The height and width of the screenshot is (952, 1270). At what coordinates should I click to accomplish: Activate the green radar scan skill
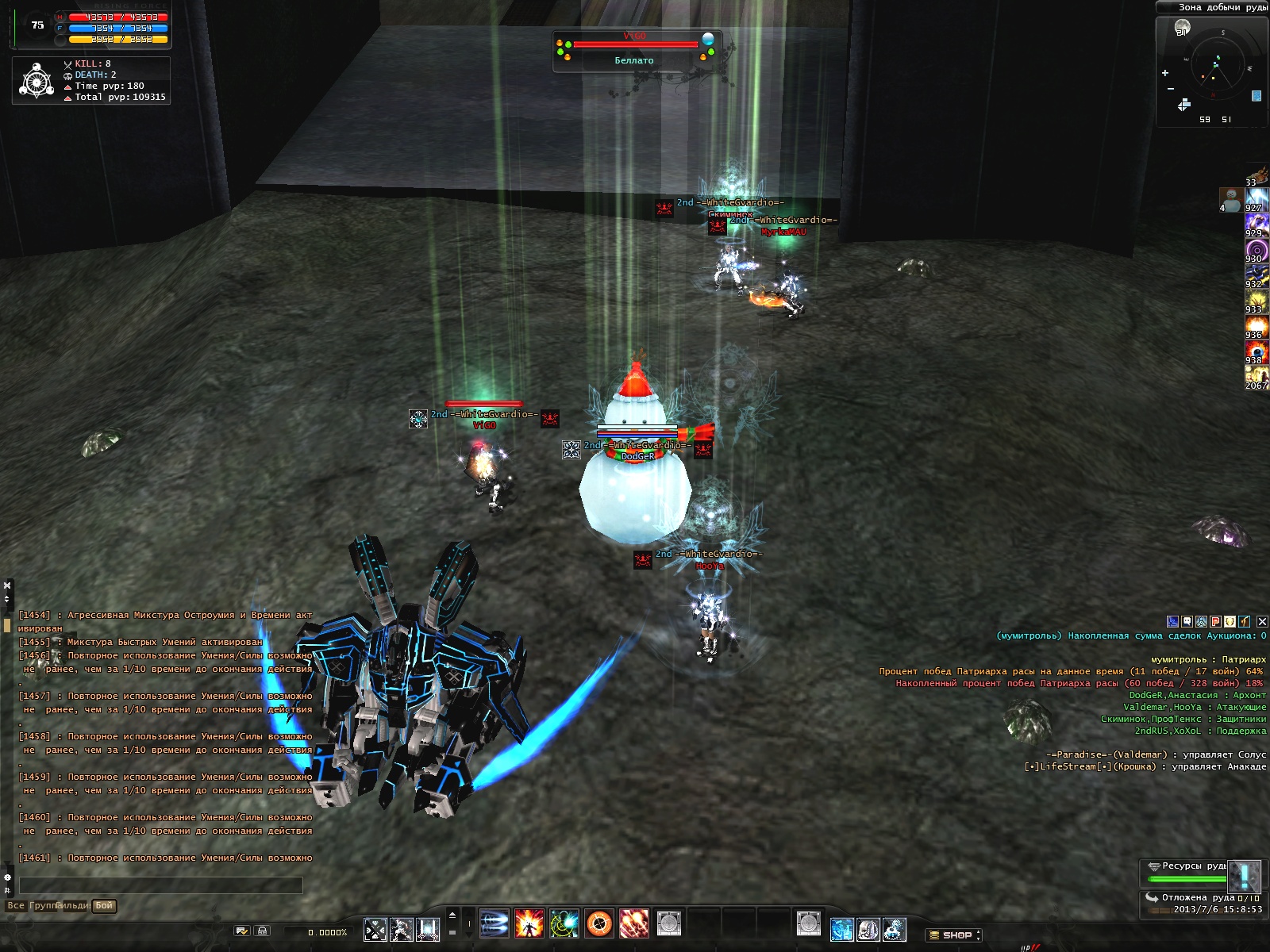click(564, 923)
